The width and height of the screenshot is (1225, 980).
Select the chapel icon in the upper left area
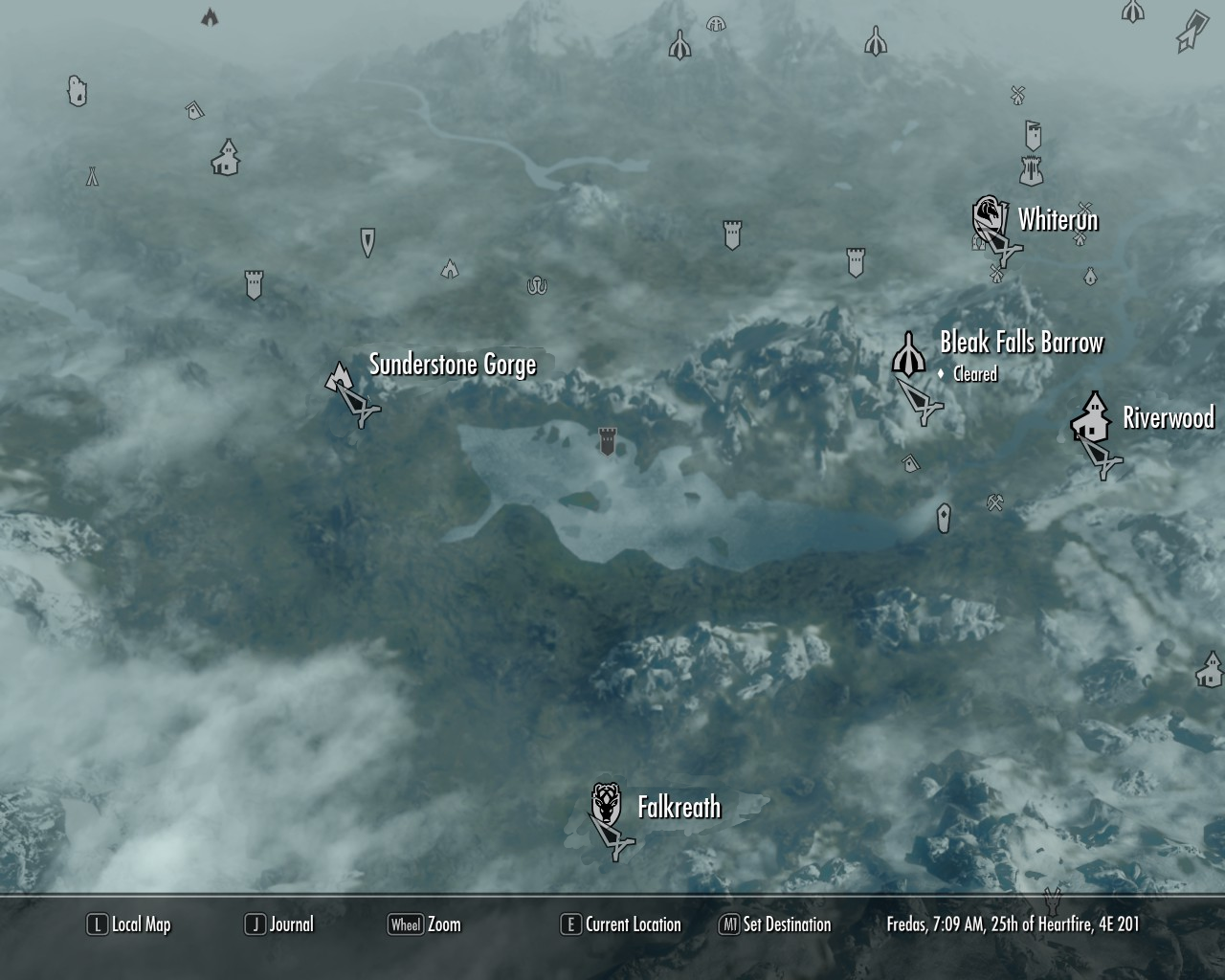pos(226,161)
